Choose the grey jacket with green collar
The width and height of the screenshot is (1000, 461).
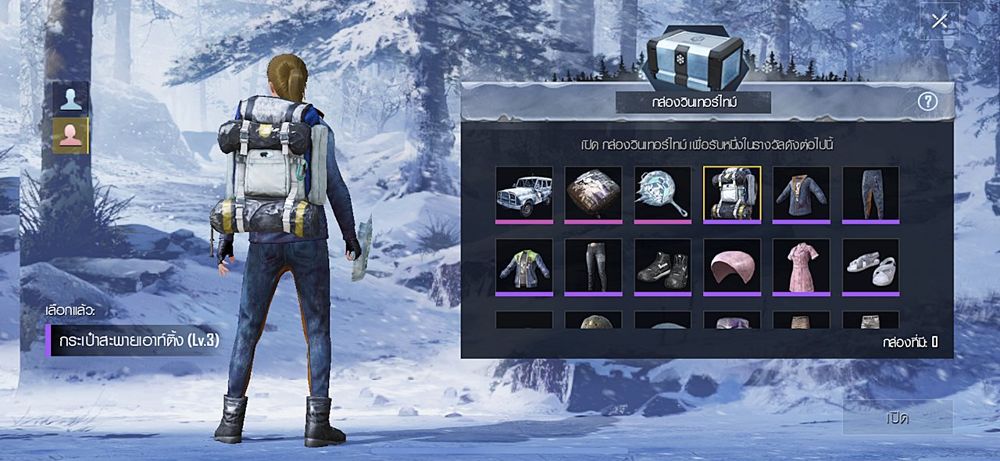(524, 266)
